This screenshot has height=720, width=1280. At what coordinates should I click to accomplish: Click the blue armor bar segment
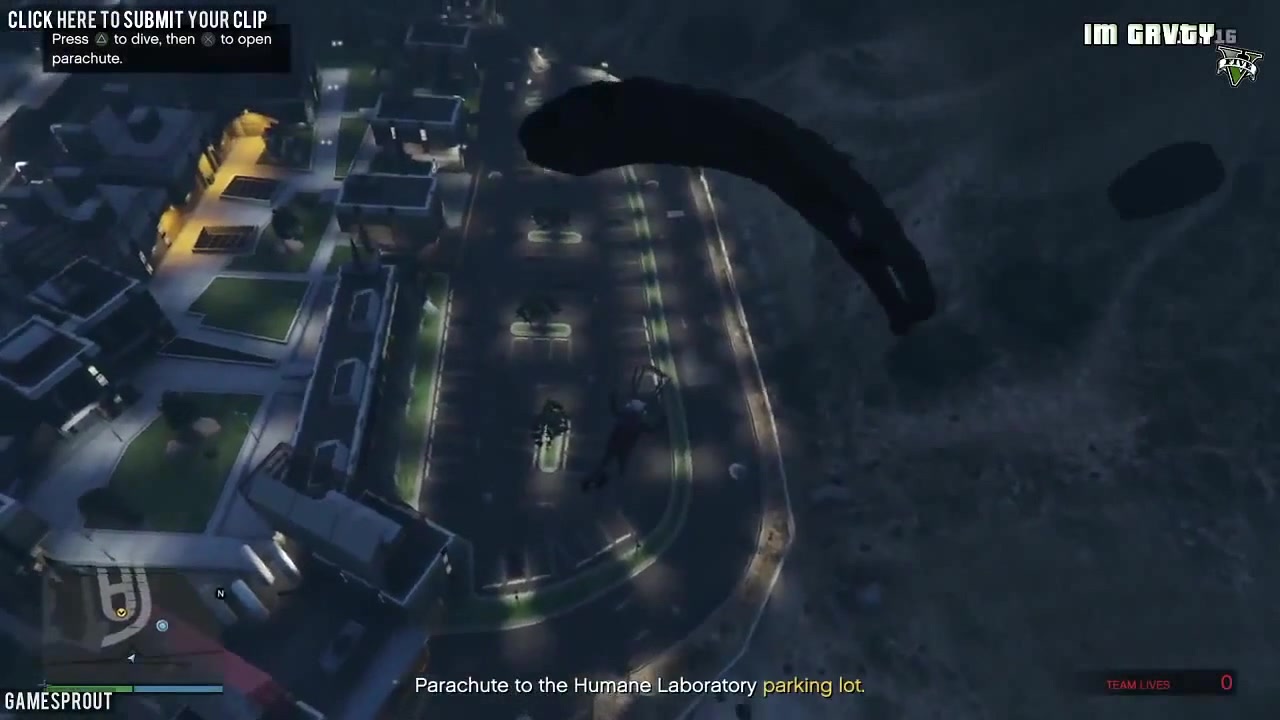180,688
